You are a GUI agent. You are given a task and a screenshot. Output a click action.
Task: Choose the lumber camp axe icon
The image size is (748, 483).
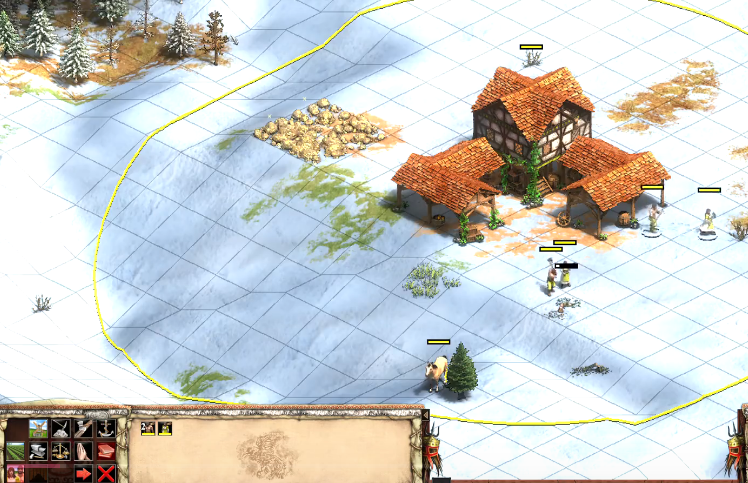pos(83,429)
